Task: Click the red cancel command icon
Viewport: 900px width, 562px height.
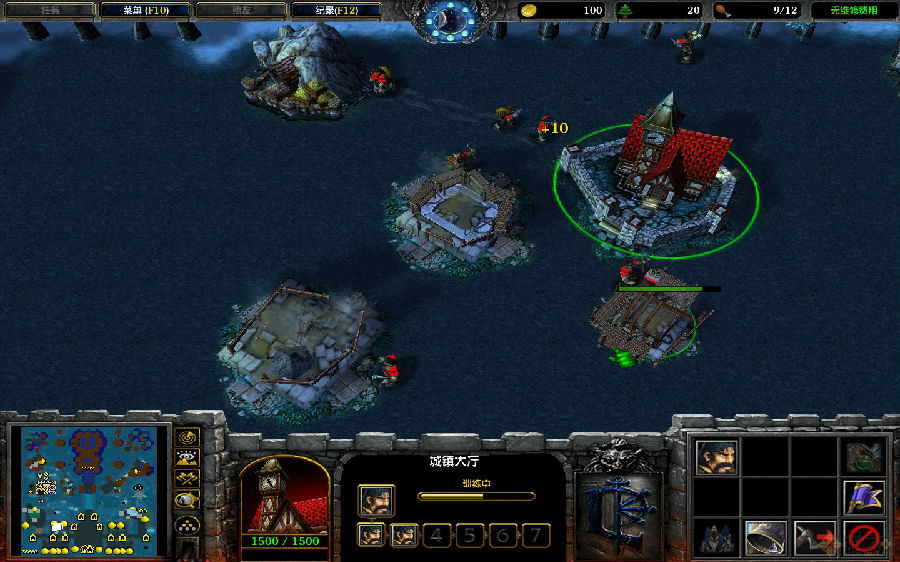Action: click(862, 537)
